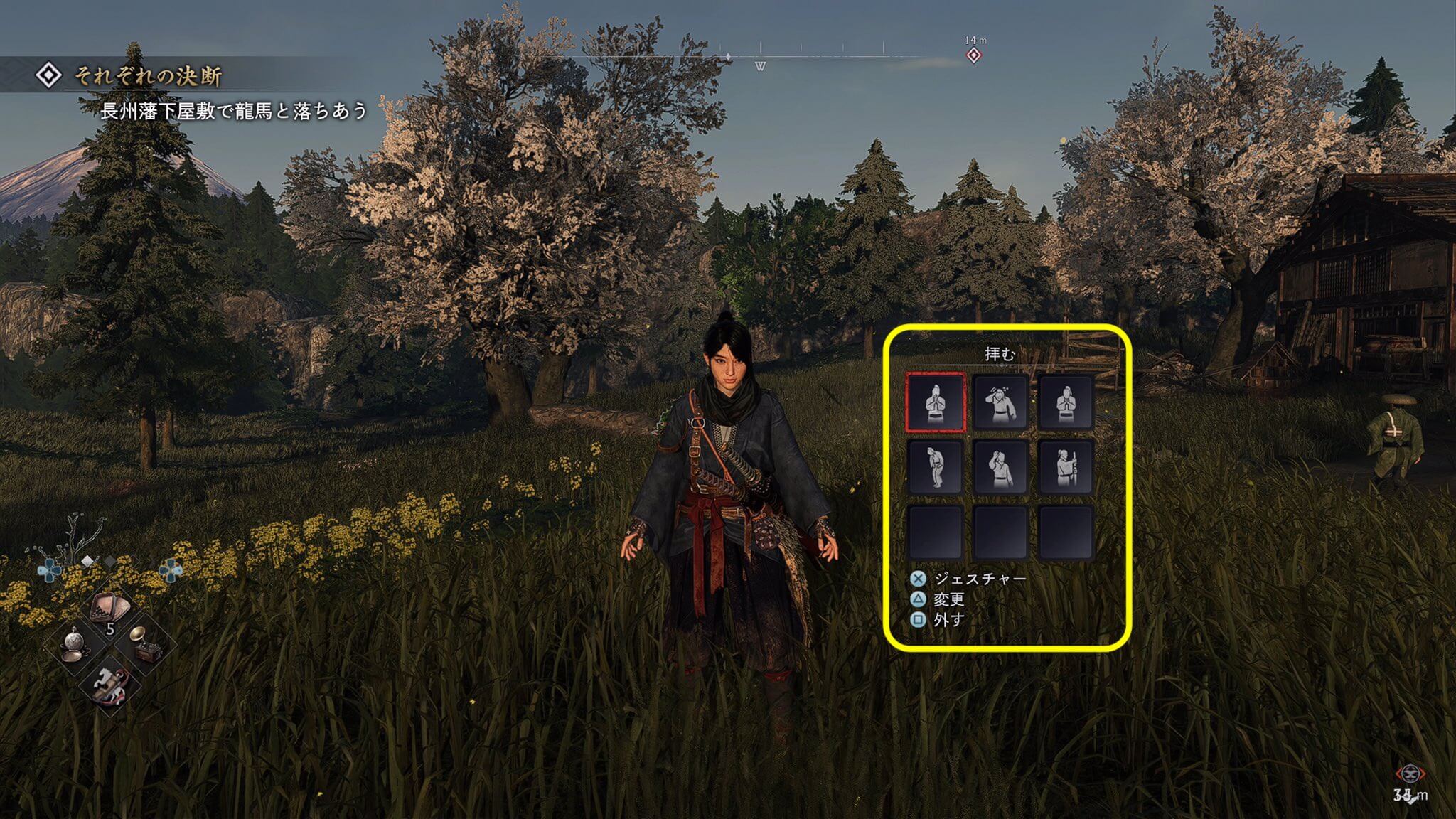
Task: Select the pocket watch quick item
Action: tap(74, 645)
